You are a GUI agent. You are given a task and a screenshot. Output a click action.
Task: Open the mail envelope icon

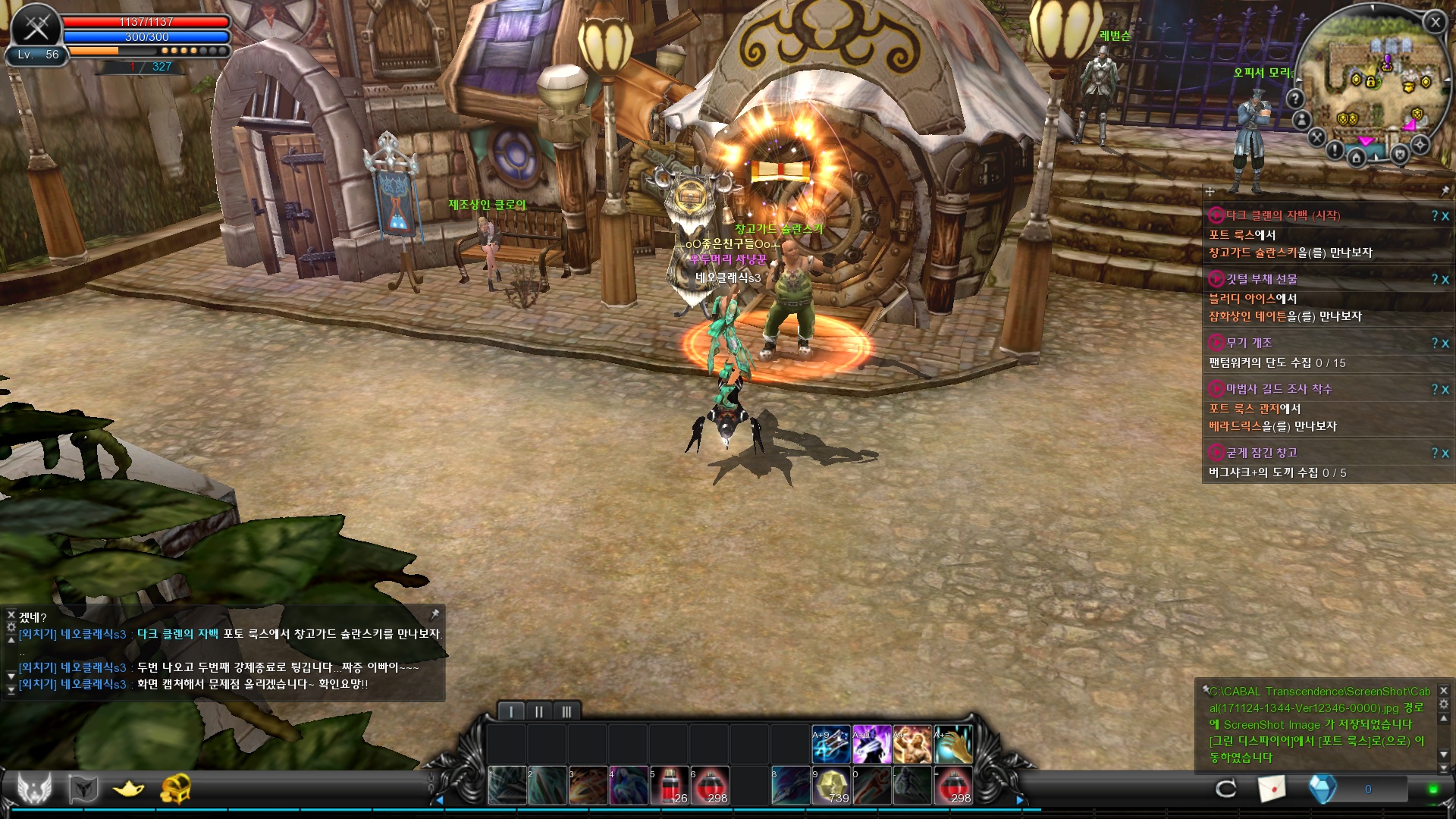[1272, 789]
